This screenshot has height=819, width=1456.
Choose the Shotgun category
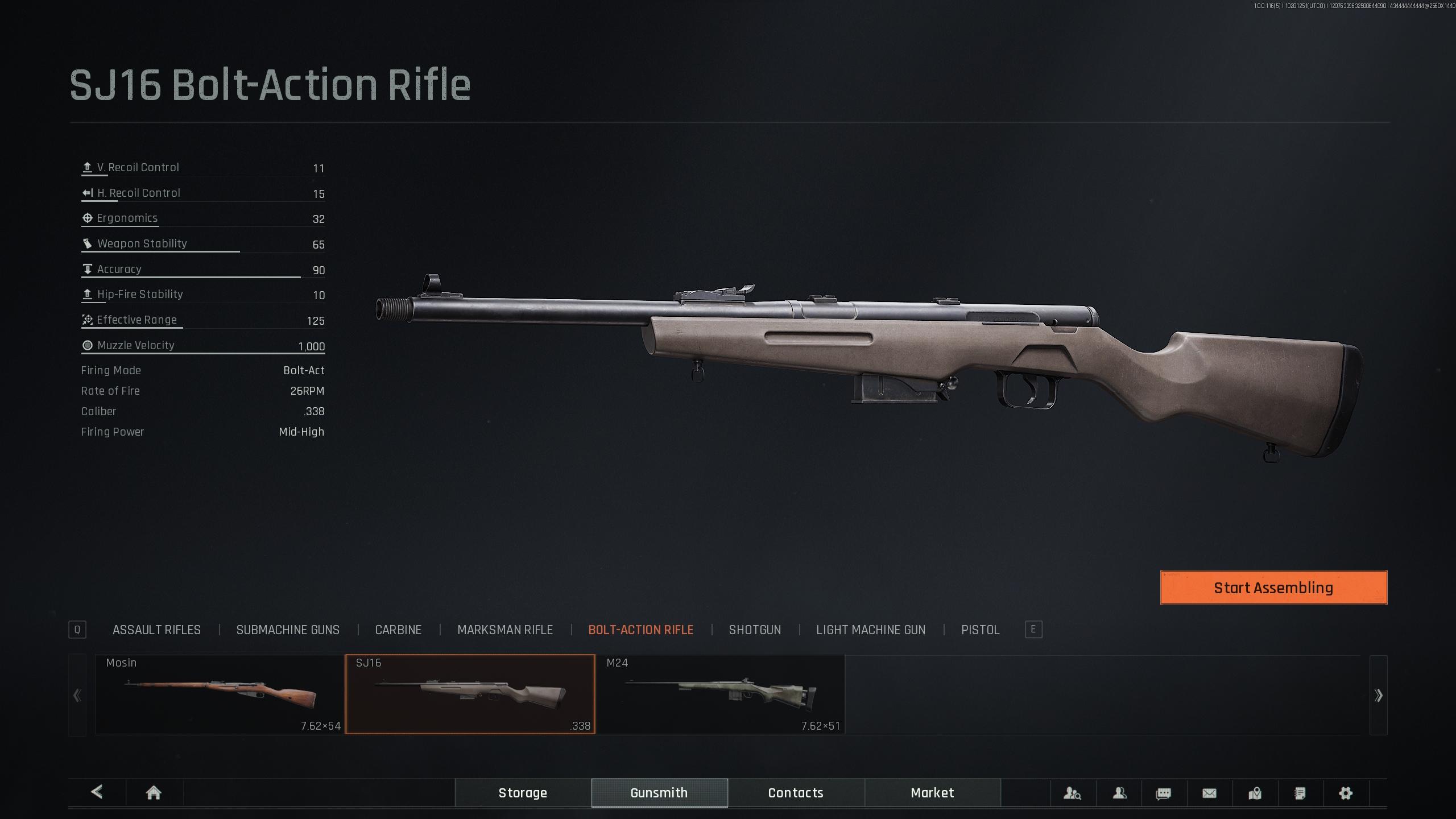(755, 630)
